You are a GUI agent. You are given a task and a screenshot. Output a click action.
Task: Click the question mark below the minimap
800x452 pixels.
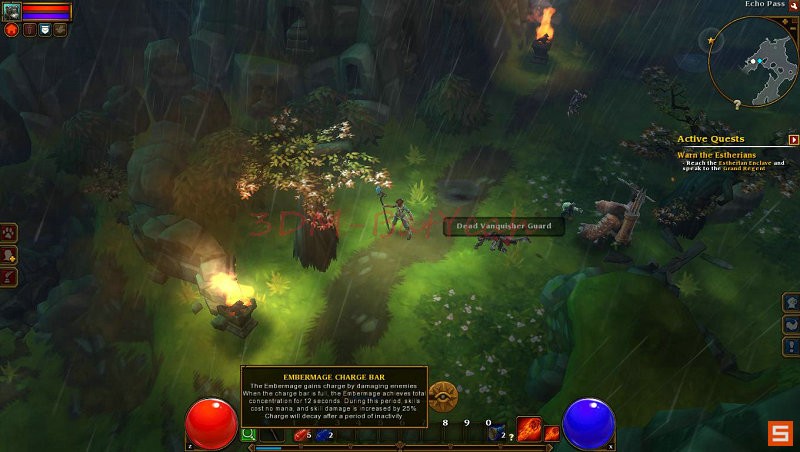(x=737, y=104)
